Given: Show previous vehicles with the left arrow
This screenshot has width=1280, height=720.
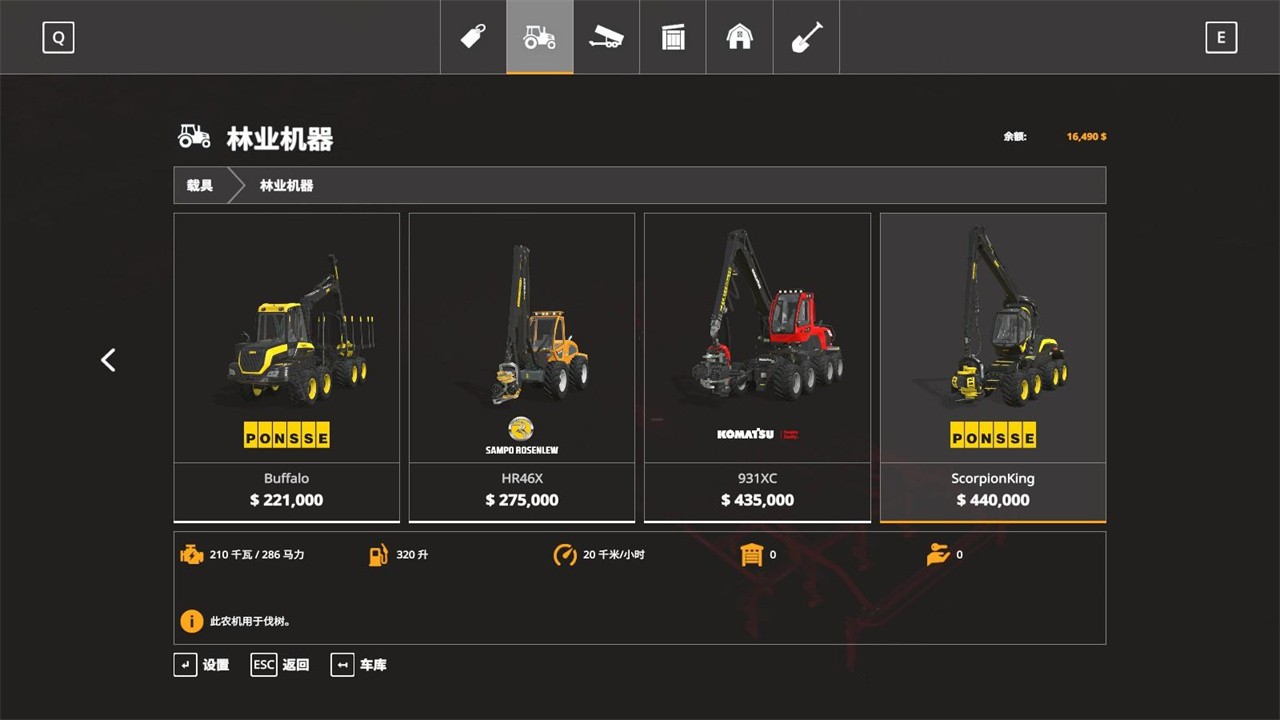Looking at the screenshot, I should (x=108, y=360).
